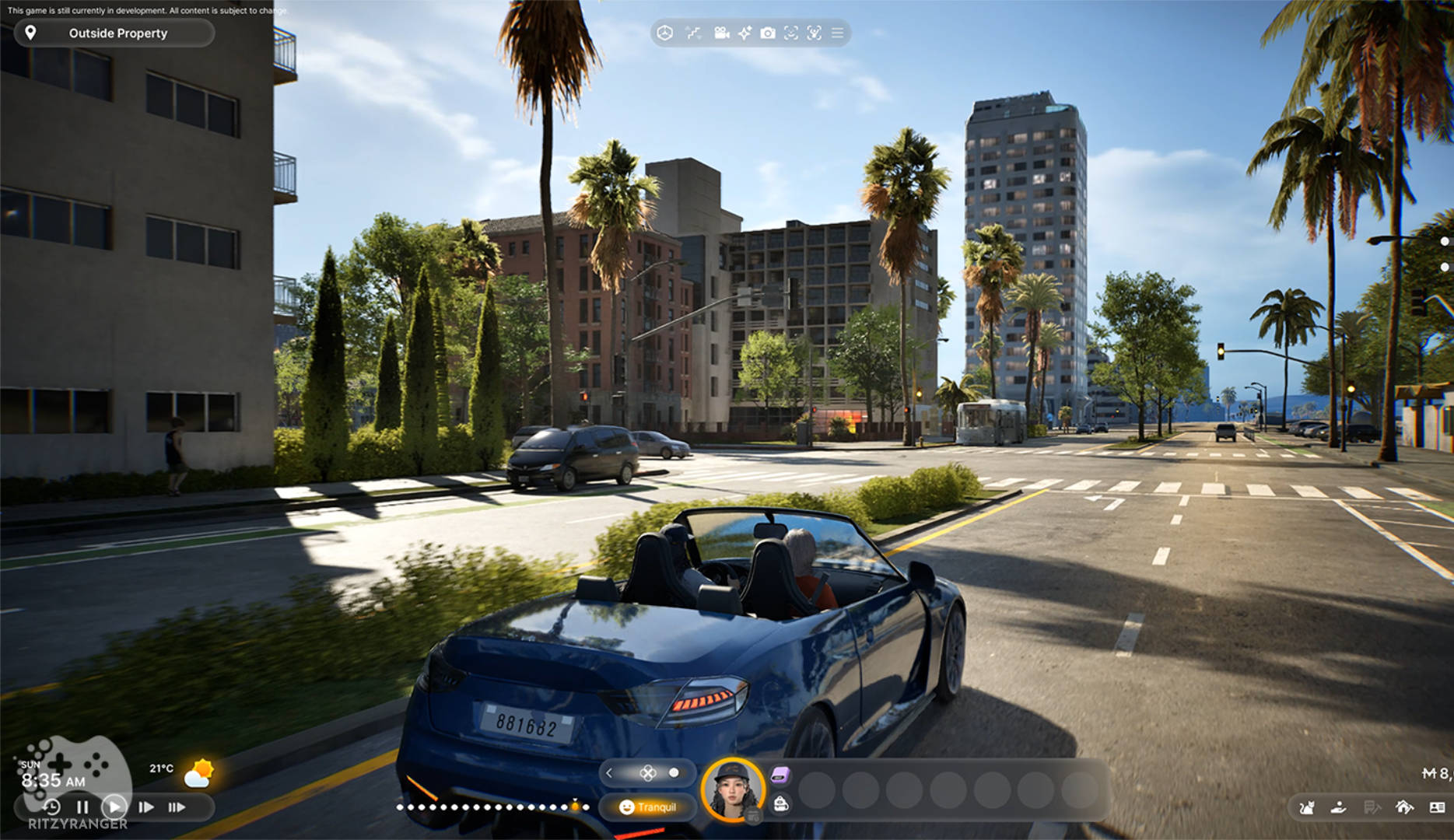This screenshot has height=840, width=1454.
Task: Open the backpack inventory icon
Action: pos(781,804)
